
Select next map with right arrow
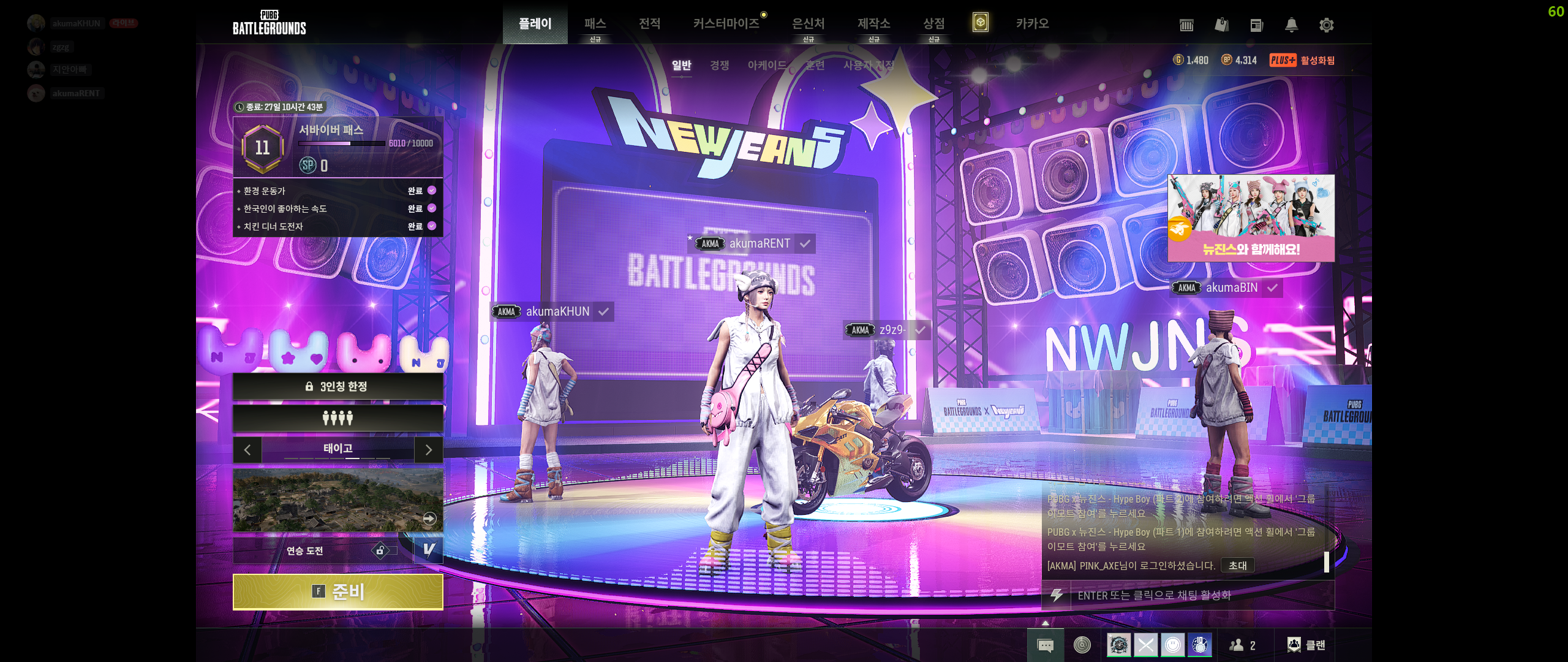point(429,450)
